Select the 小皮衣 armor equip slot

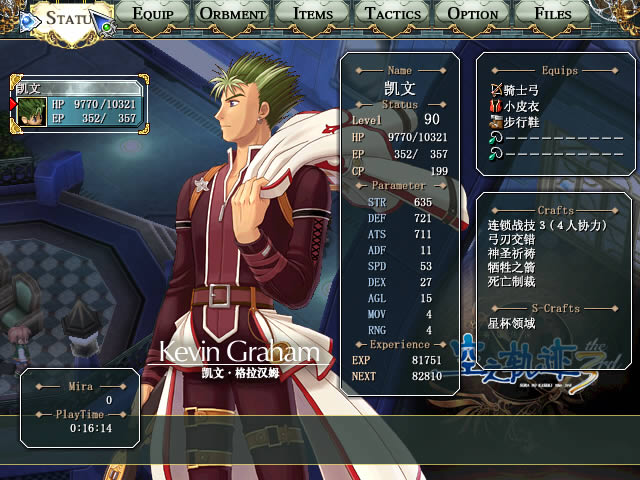pyautogui.click(x=520, y=106)
